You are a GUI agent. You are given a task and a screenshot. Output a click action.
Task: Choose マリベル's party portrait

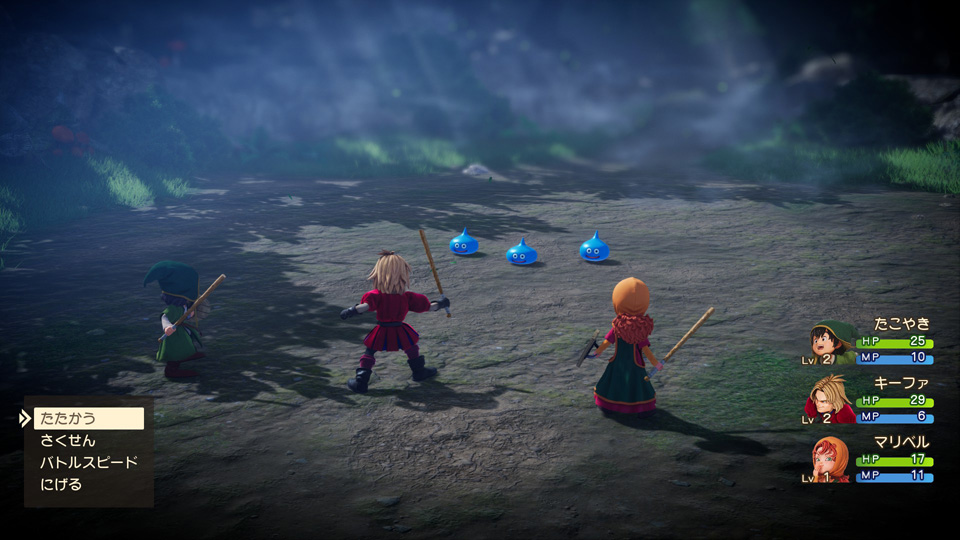pos(831,460)
